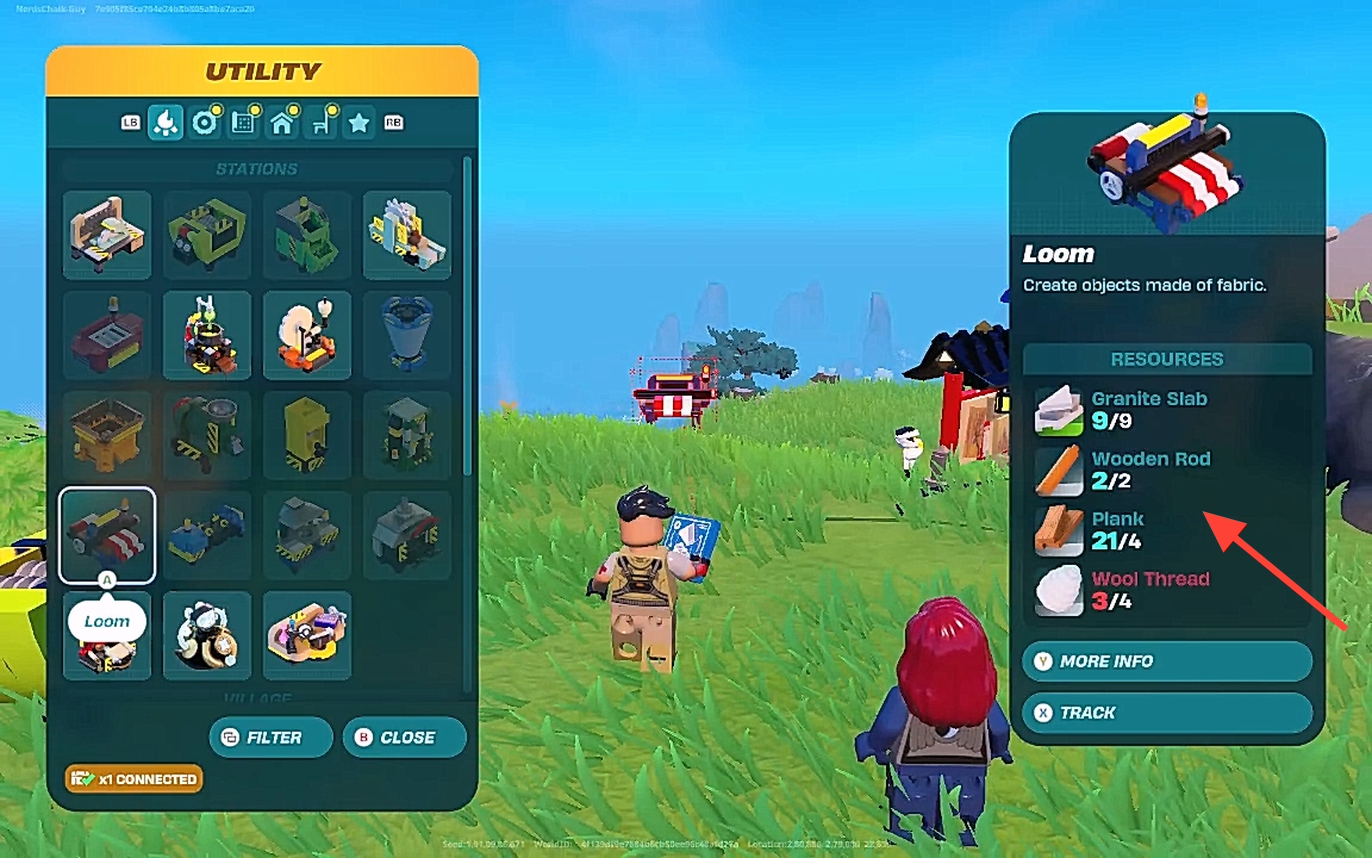Pick the spinning wheel station tile

click(x=307, y=335)
